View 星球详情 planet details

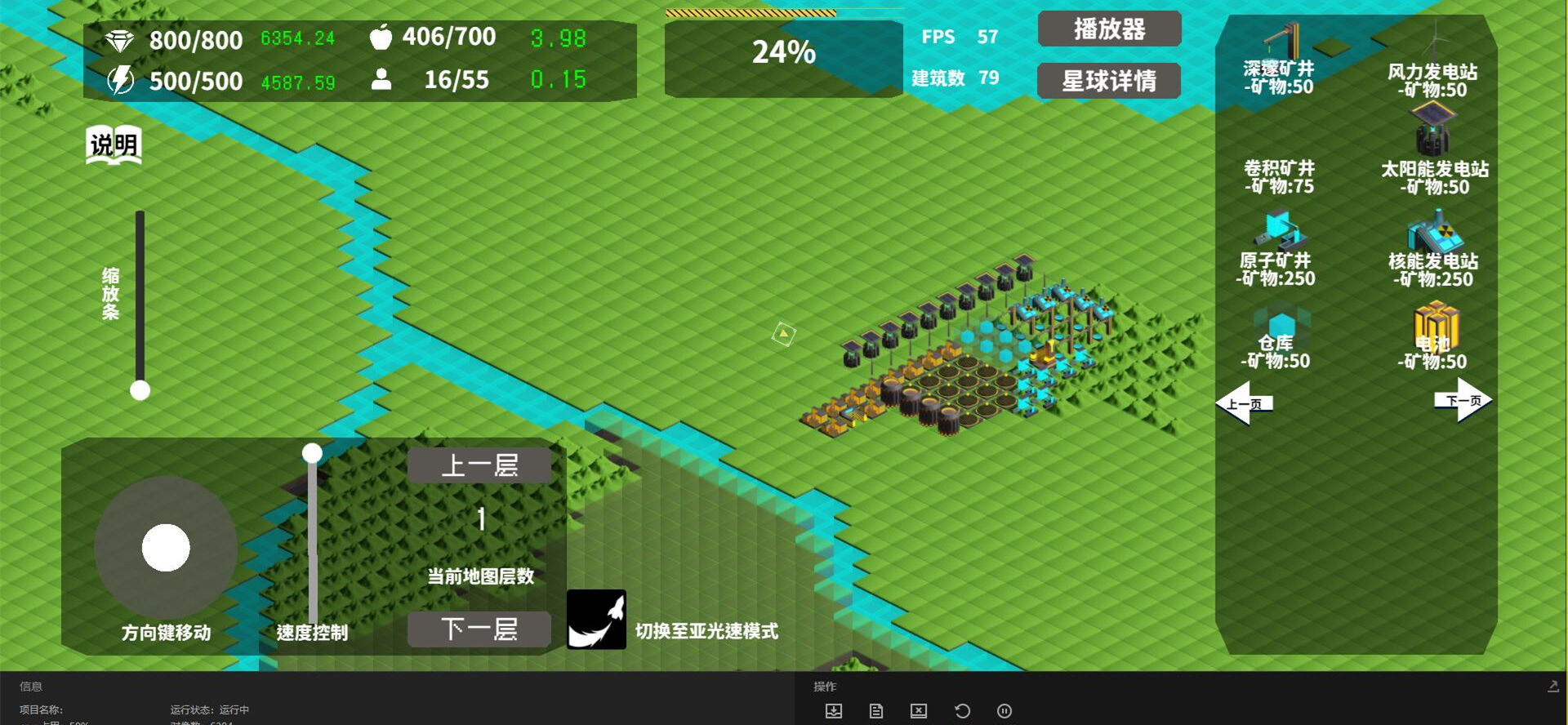[x=1107, y=81]
